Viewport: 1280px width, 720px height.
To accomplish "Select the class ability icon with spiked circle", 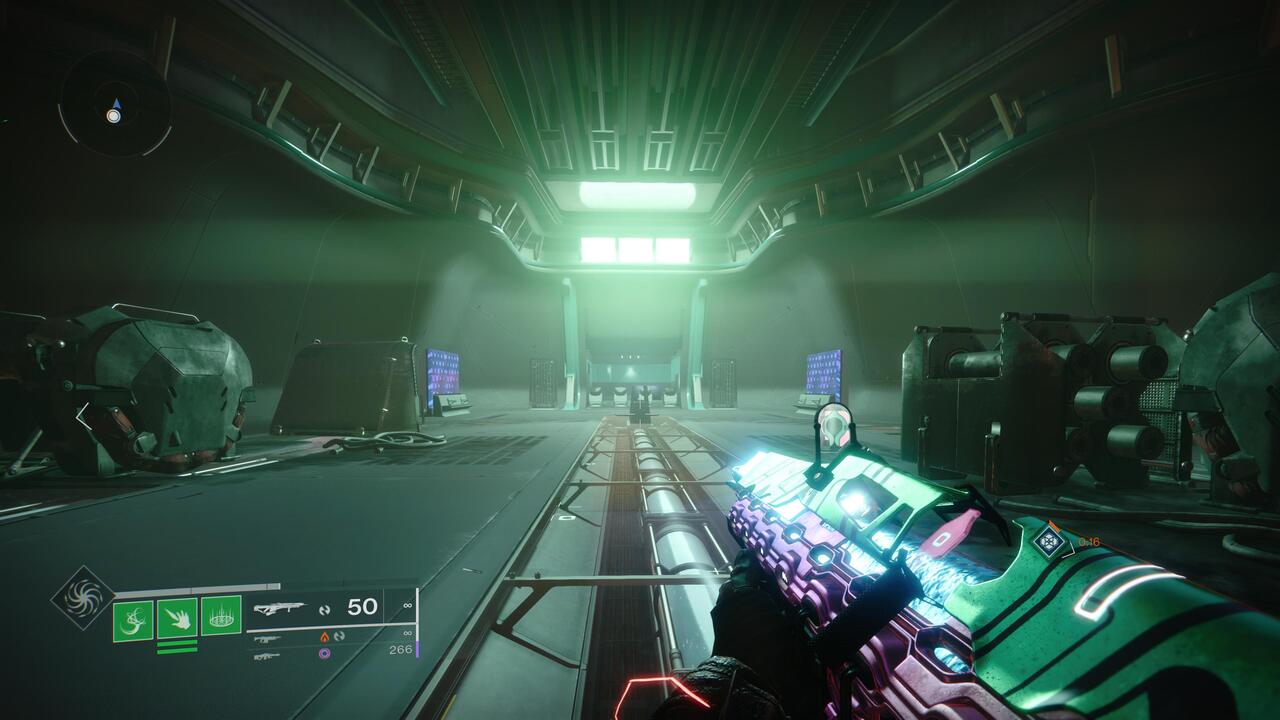I will [219, 616].
